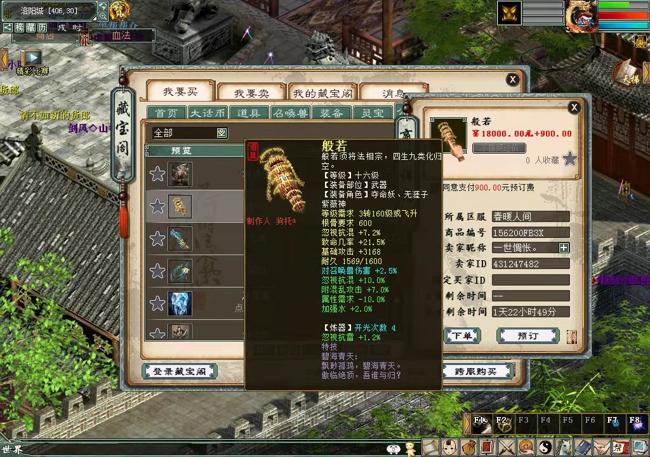The image size is (650, 457).
Task: Favorite the item using the star beside 人收藏
Action: [x=569, y=158]
